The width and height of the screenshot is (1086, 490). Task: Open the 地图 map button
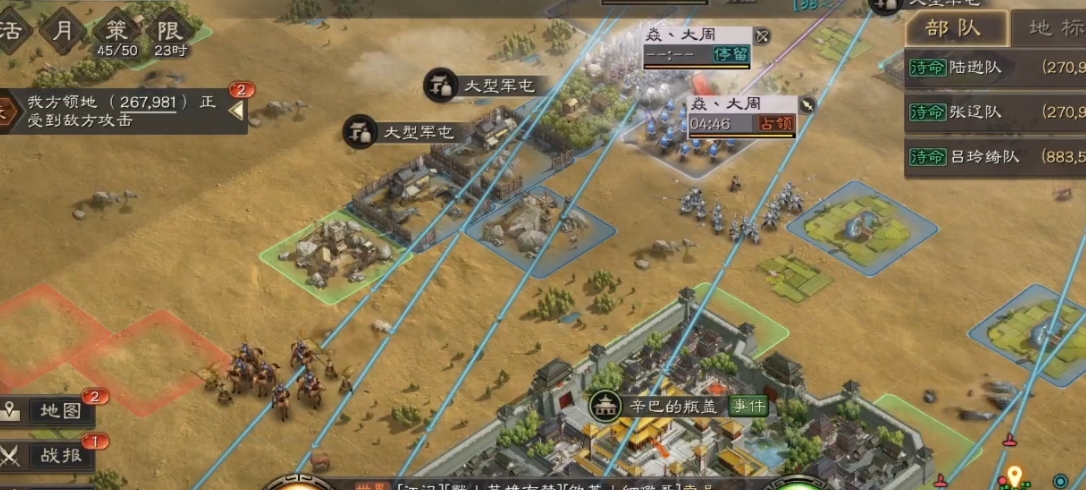[x=52, y=411]
